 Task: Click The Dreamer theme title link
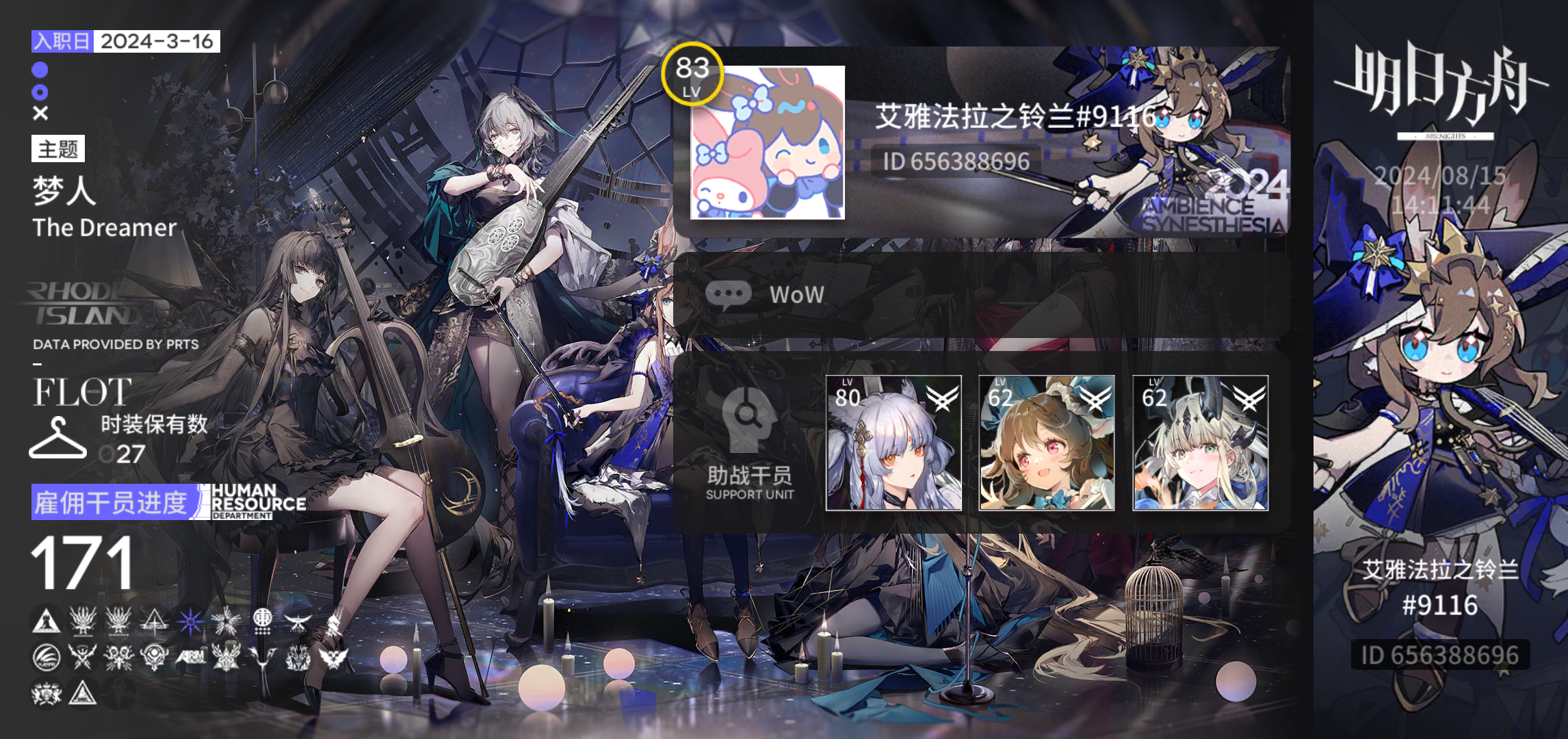point(104,229)
